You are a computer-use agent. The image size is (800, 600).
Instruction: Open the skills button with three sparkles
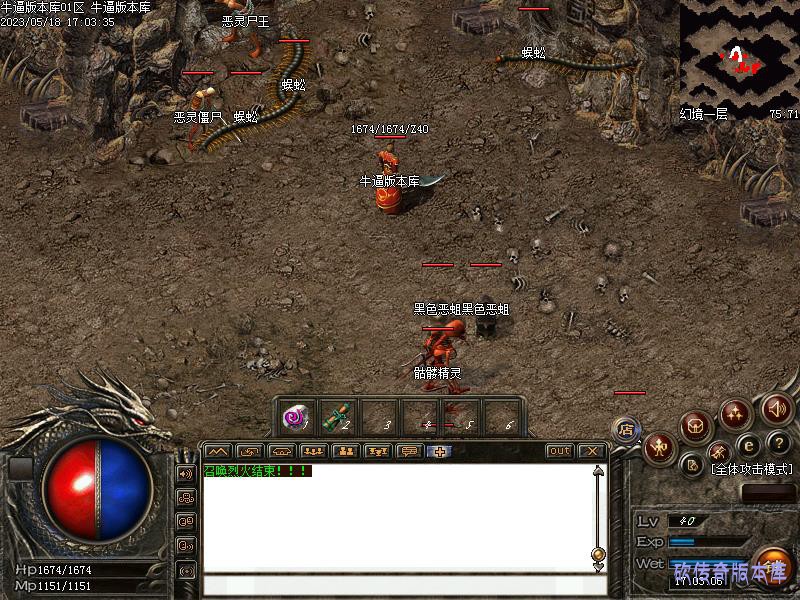click(735, 412)
